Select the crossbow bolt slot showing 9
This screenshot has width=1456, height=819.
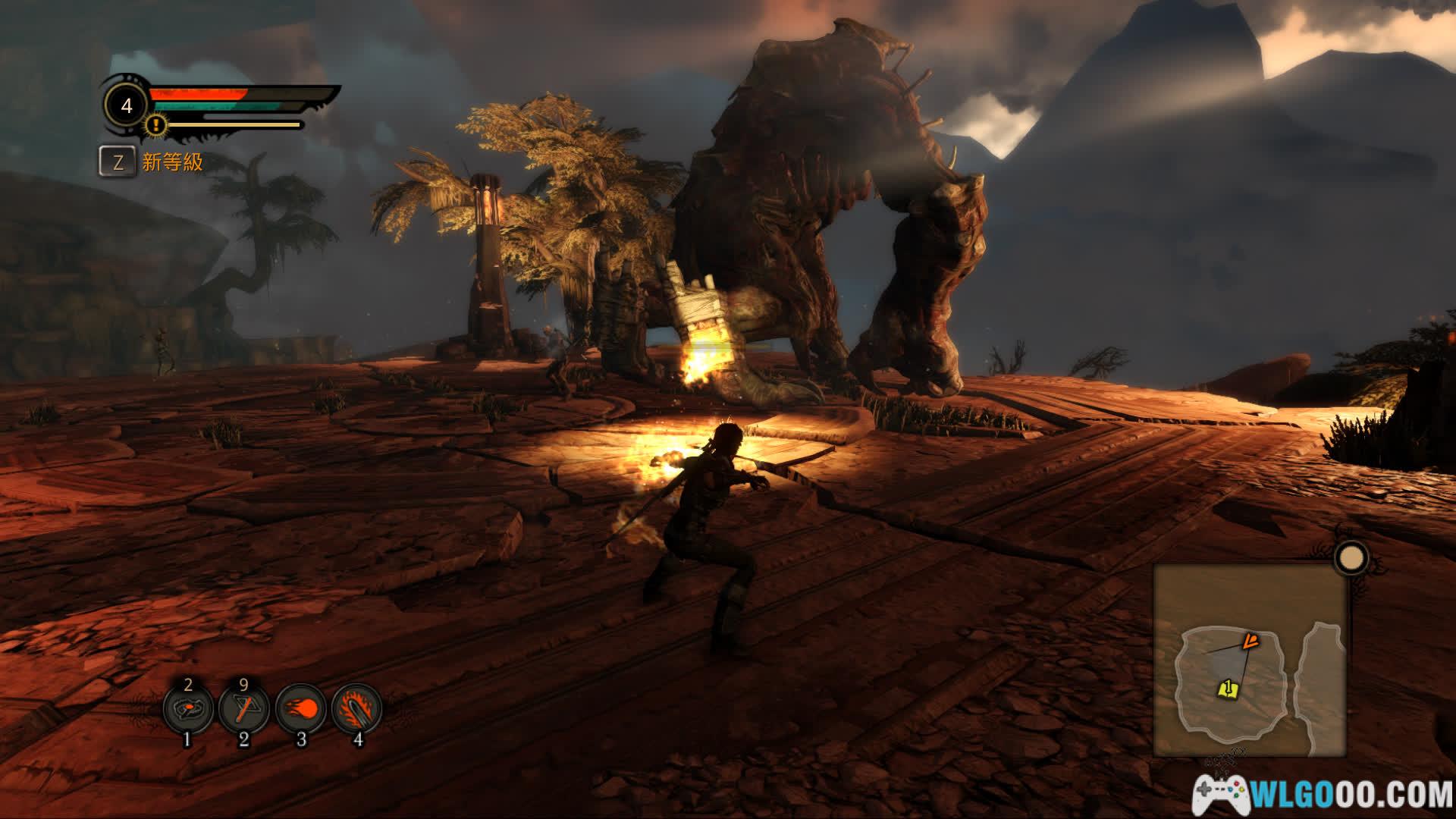click(244, 710)
